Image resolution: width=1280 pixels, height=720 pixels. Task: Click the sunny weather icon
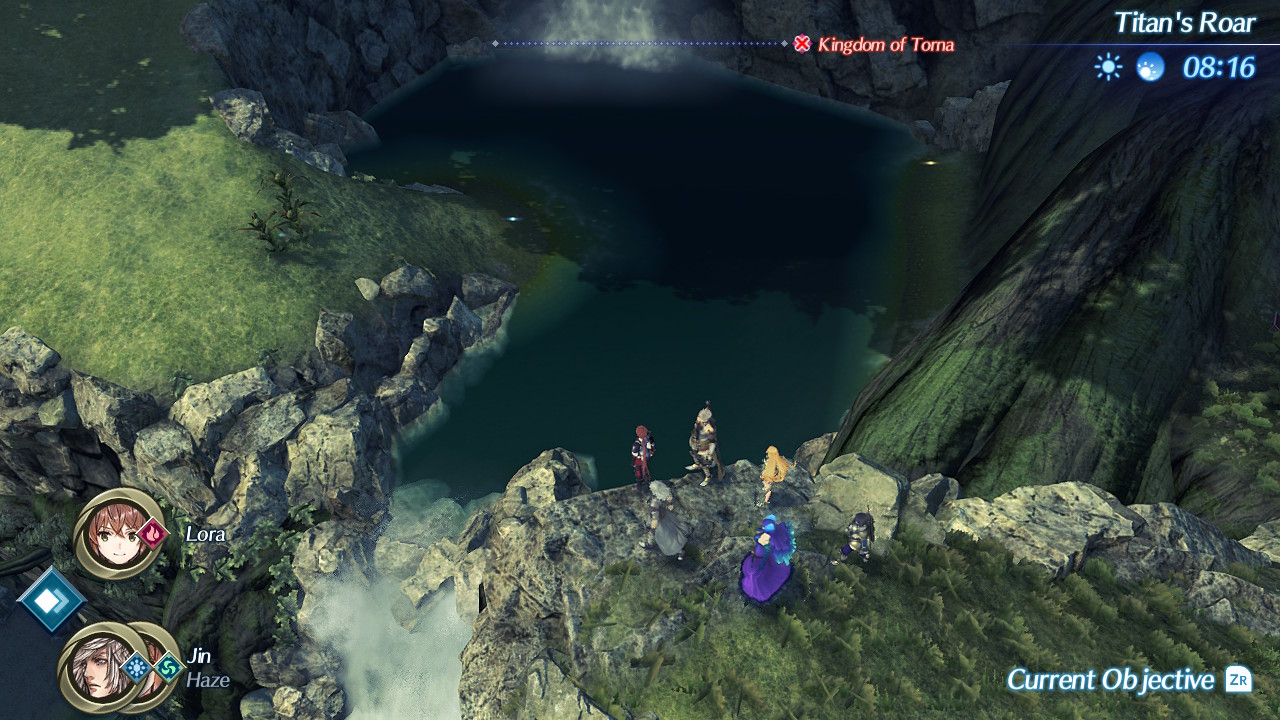coord(1108,67)
